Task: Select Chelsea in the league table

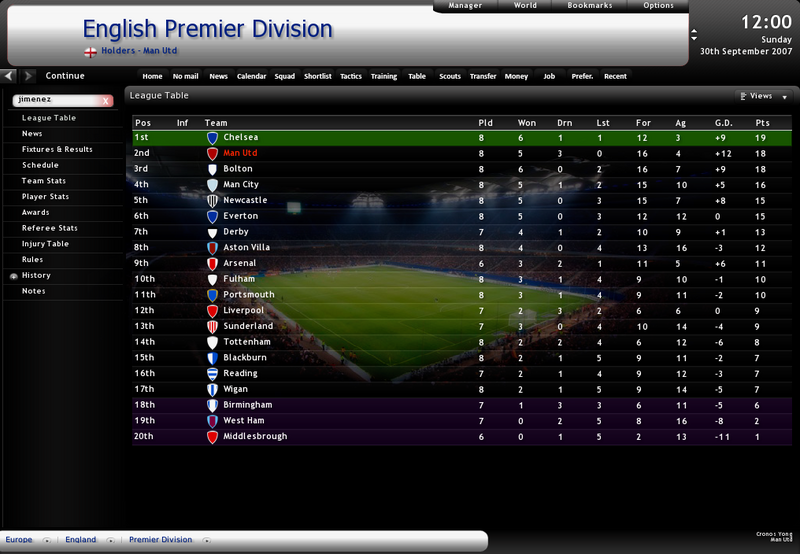Action: pyautogui.click(x=241, y=137)
